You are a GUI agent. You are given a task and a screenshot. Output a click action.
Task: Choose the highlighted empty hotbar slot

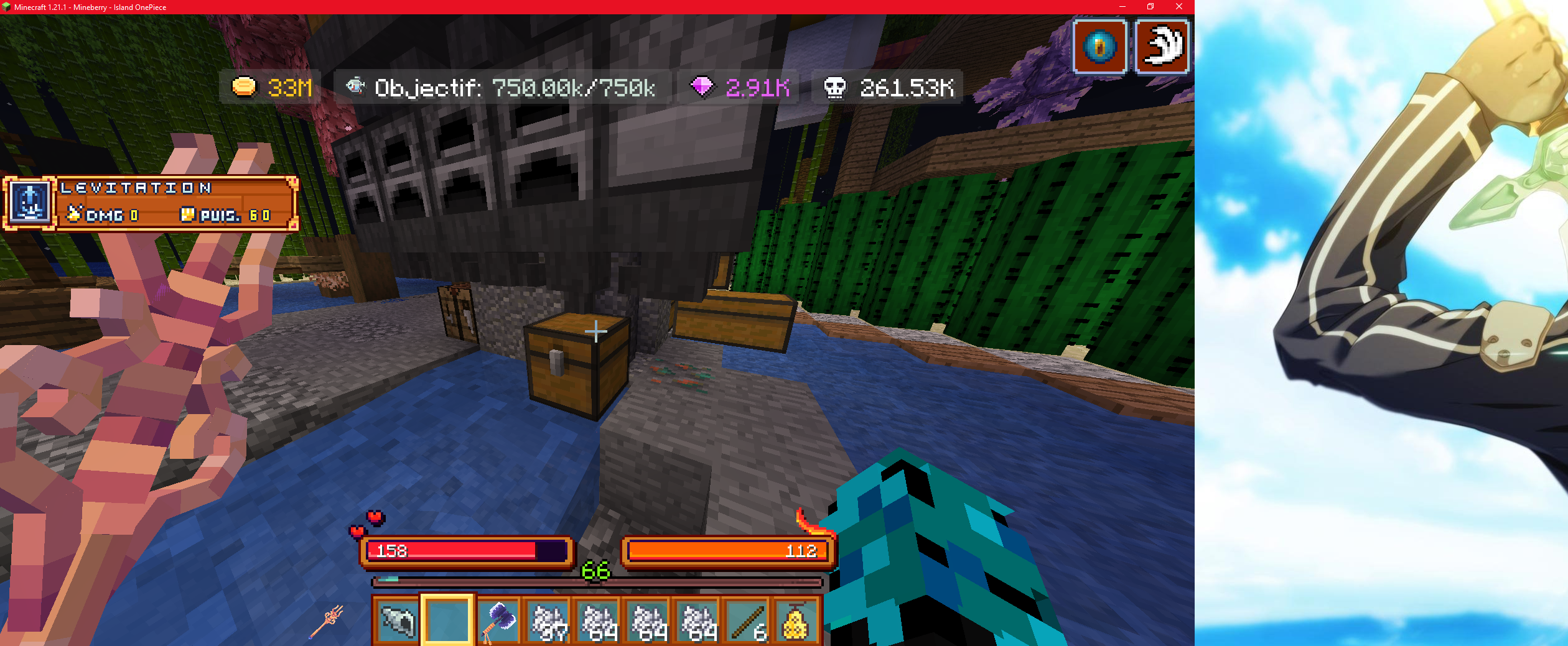coord(447,621)
